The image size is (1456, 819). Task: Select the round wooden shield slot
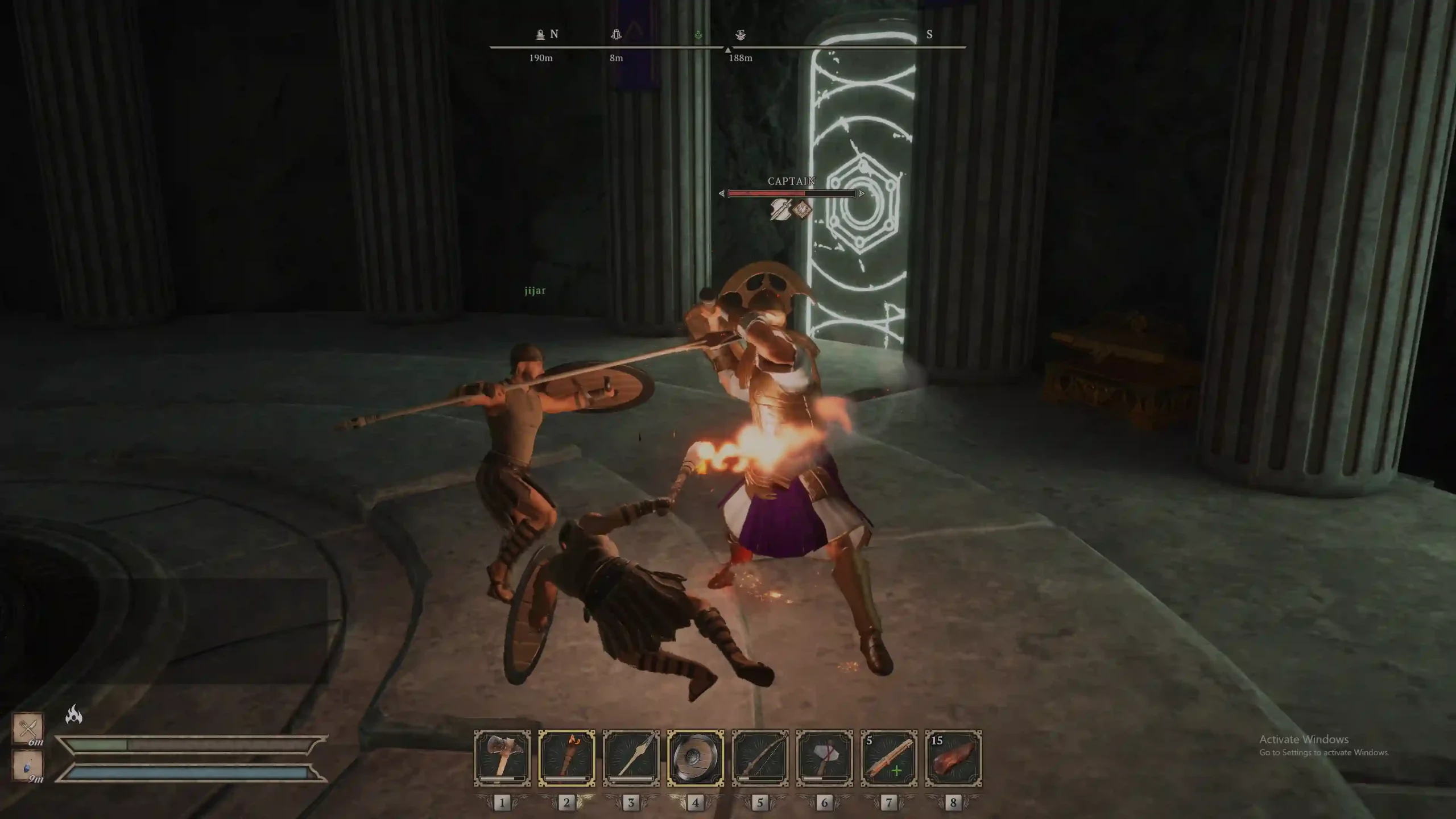(695, 758)
